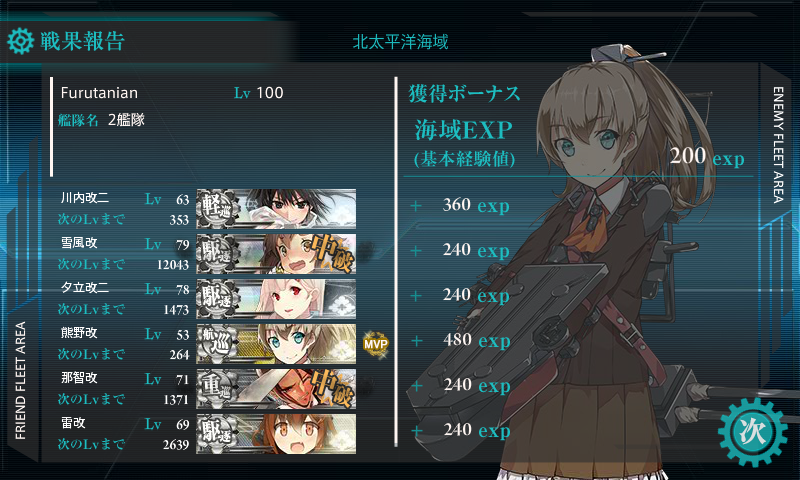
Task: Select the 川内改二 ship banner
Action: tap(276, 207)
